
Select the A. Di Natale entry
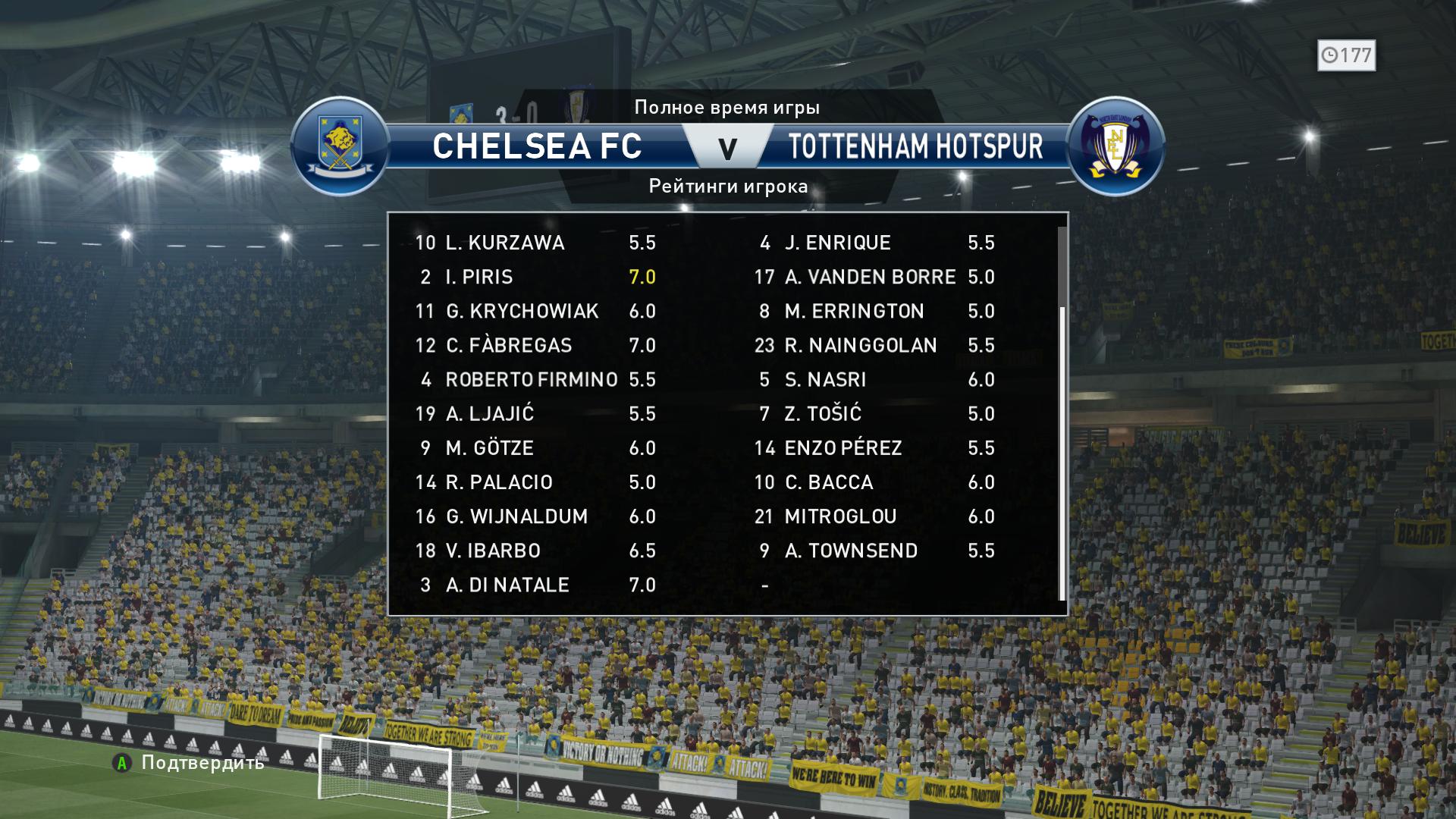tap(535, 585)
